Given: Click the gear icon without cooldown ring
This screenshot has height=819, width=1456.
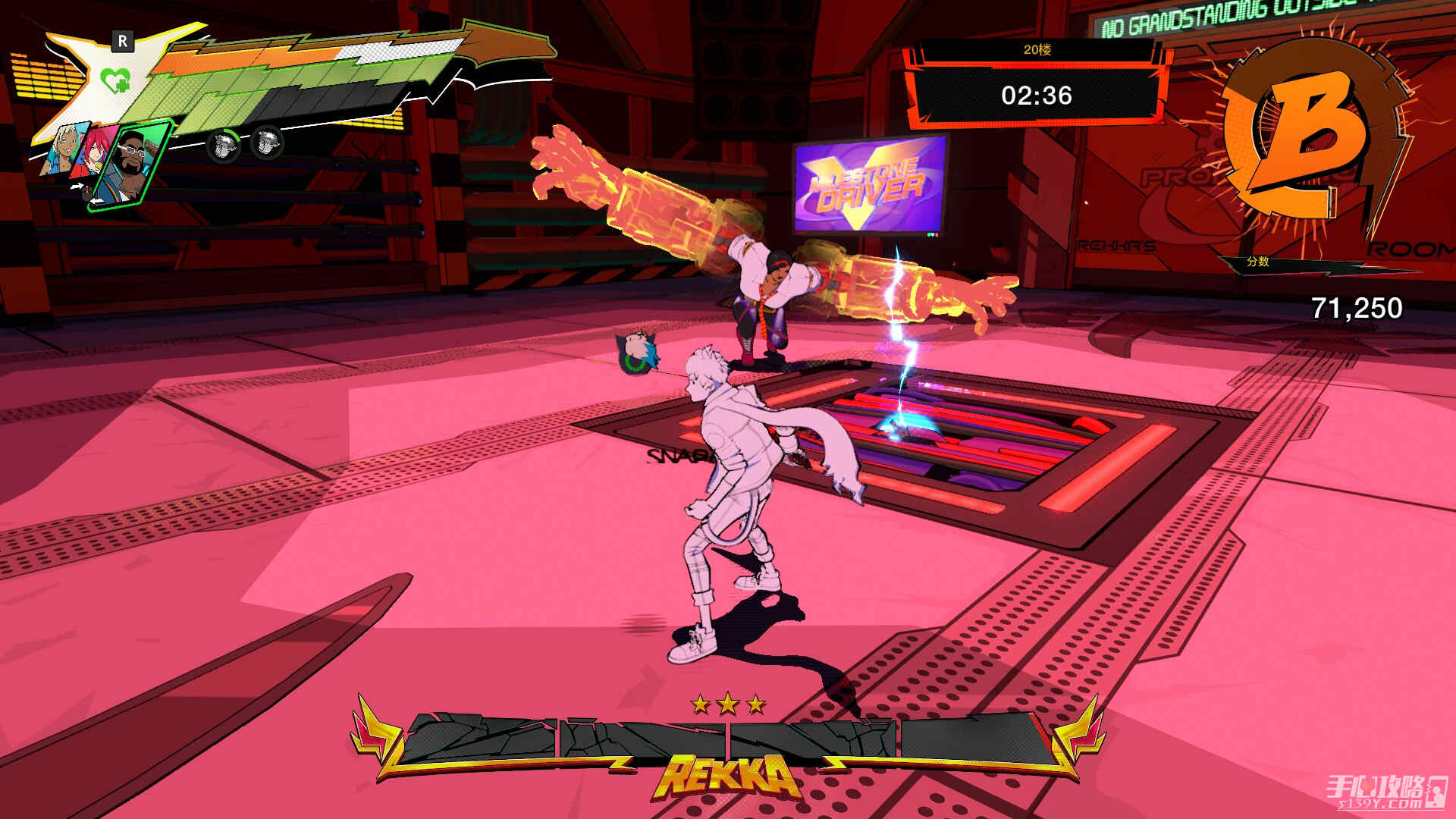Looking at the screenshot, I should (266, 142).
